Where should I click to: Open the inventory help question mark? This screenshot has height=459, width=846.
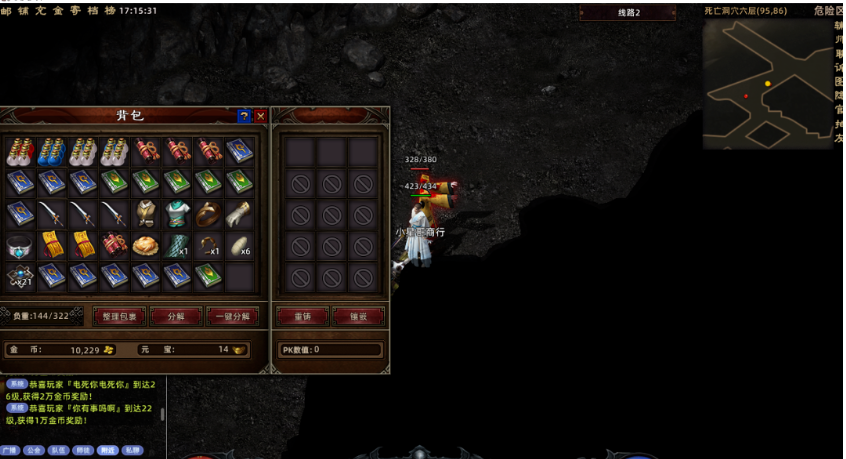(x=244, y=116)
